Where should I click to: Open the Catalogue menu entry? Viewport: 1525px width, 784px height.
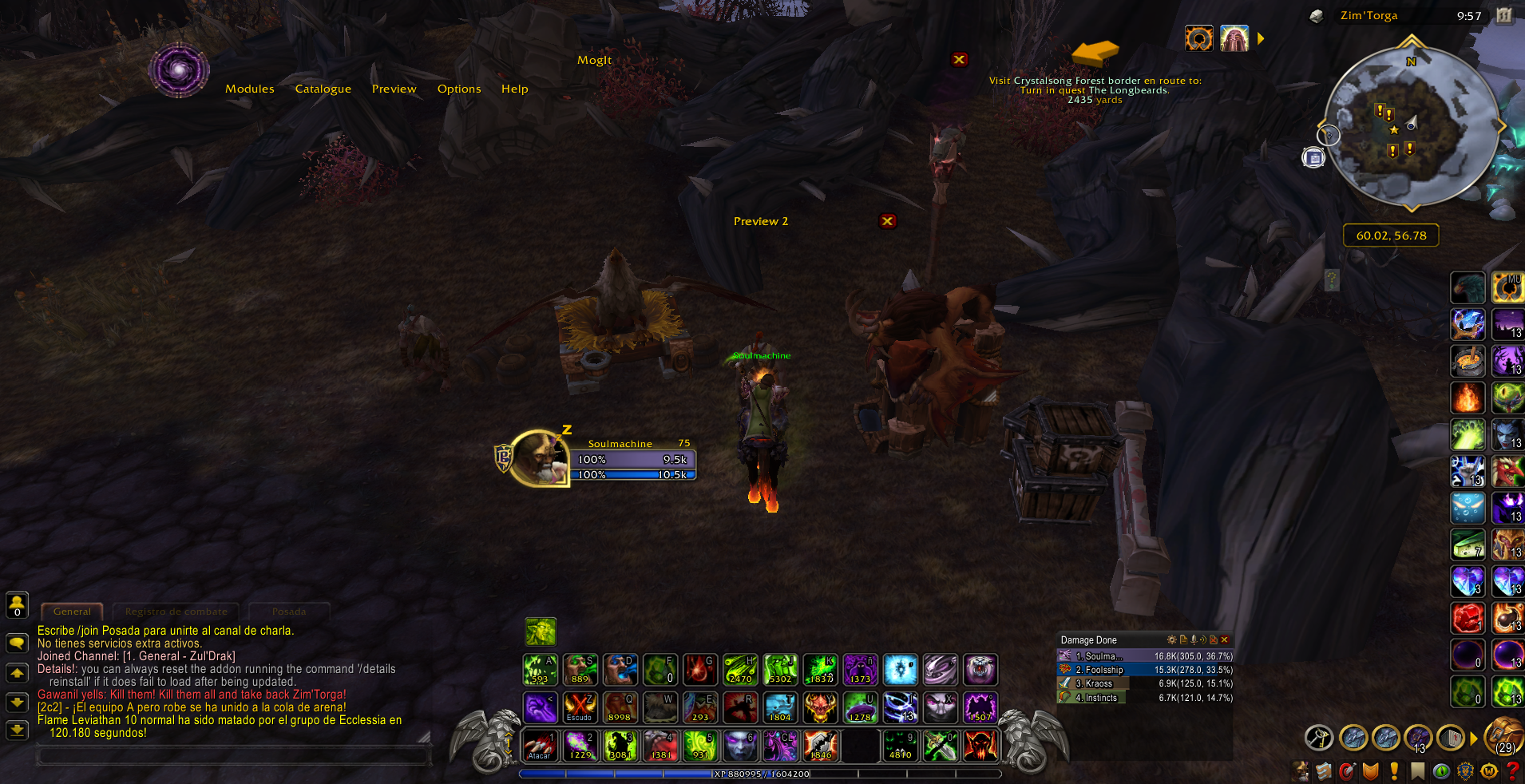coord(323,89)
